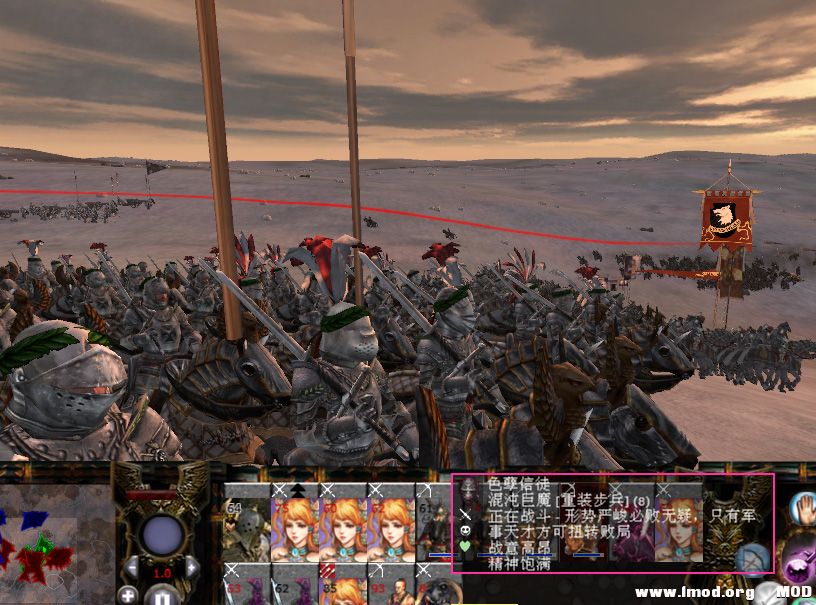Select the helmeted knight unit card

pos(246,523)
